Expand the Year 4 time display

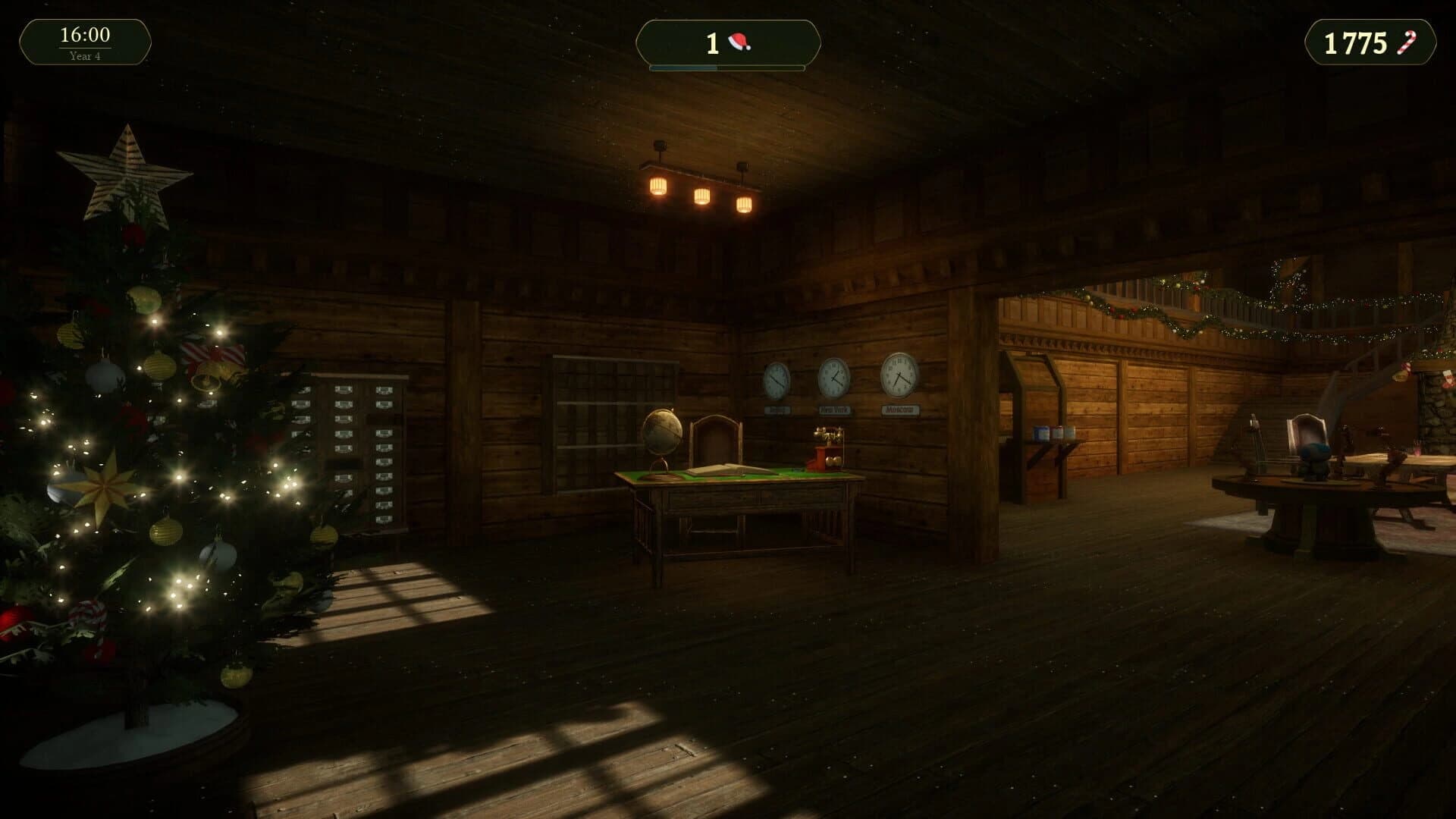(83, 55)
